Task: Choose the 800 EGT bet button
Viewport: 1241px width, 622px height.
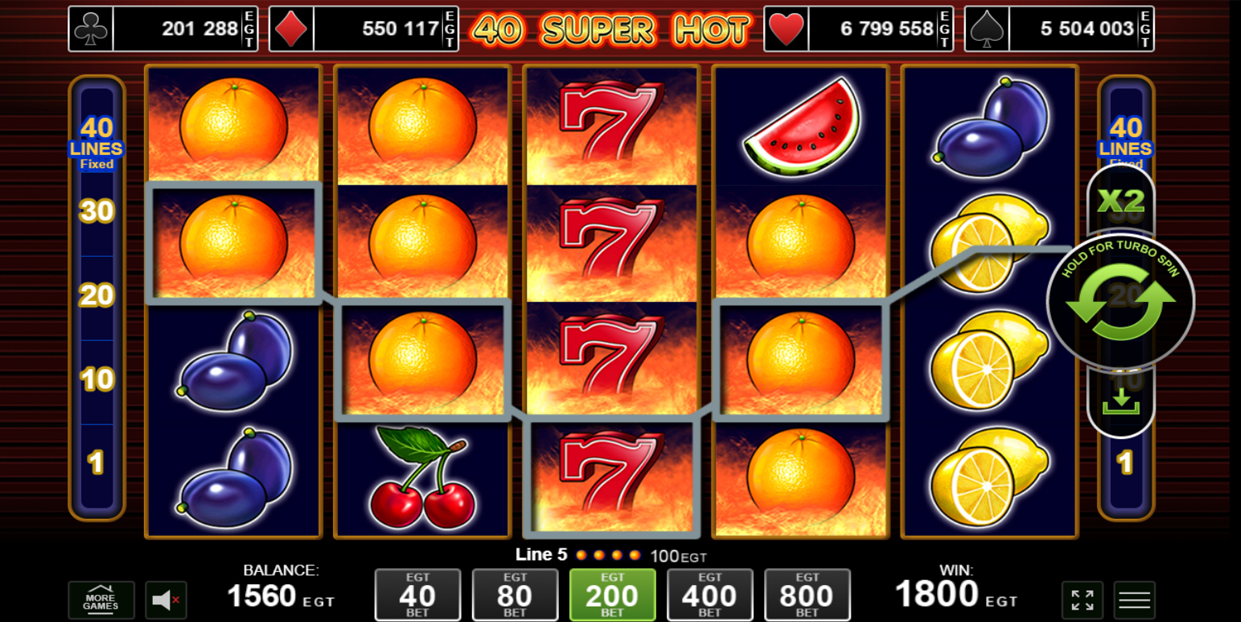Action: pos(807,595)
